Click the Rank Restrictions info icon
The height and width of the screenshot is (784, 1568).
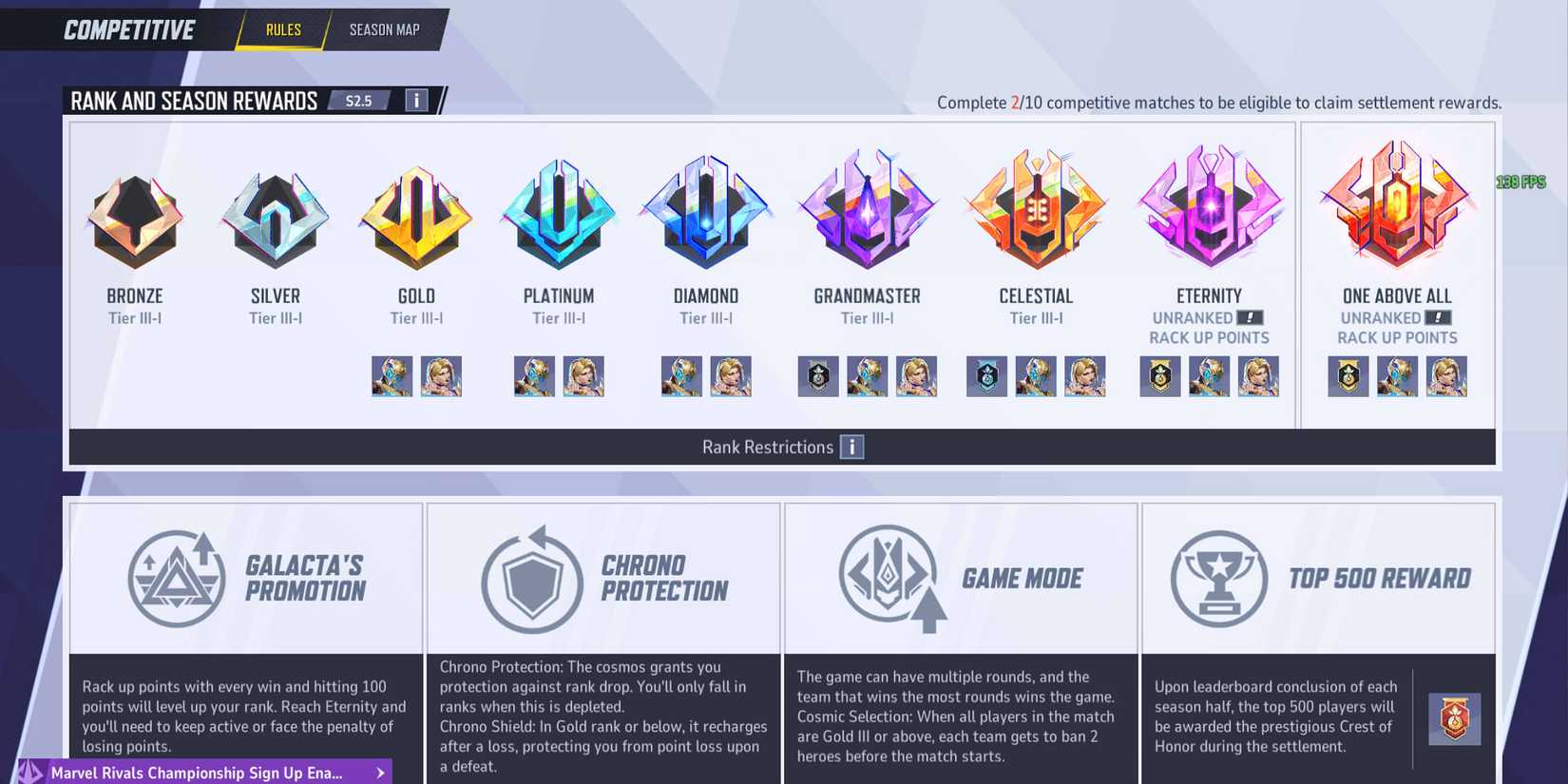tap(852, 447)
